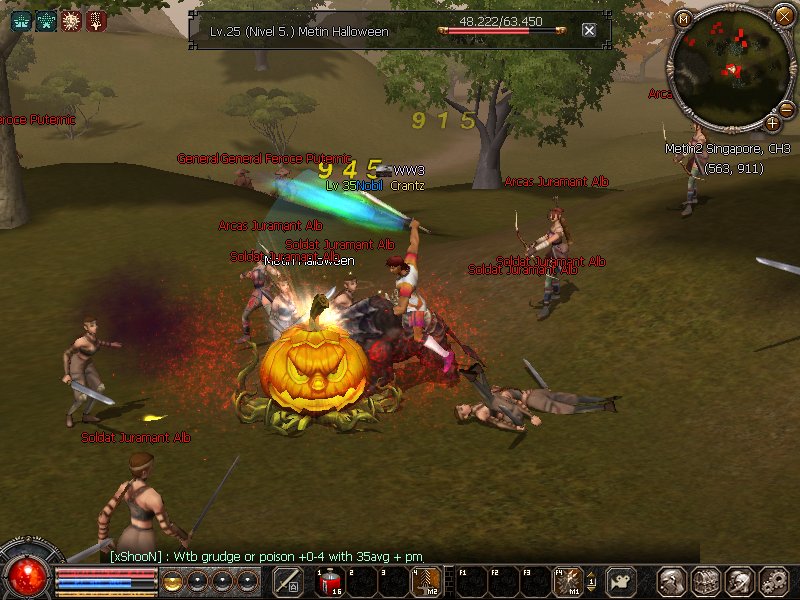Use the red potion in quickslot 1
Screen dimensions: 800x600
pyautogui.click(x=329, y=581)
